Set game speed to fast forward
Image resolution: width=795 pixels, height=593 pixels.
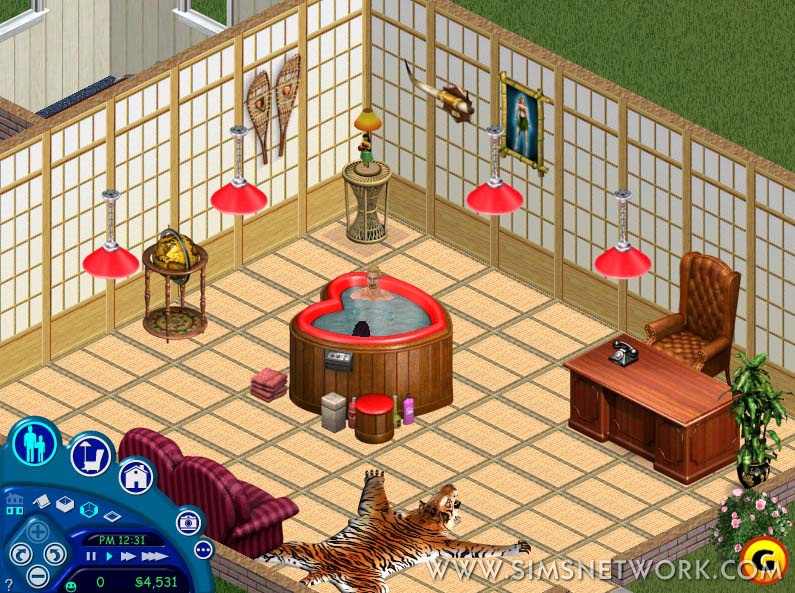tap(127, 556)
